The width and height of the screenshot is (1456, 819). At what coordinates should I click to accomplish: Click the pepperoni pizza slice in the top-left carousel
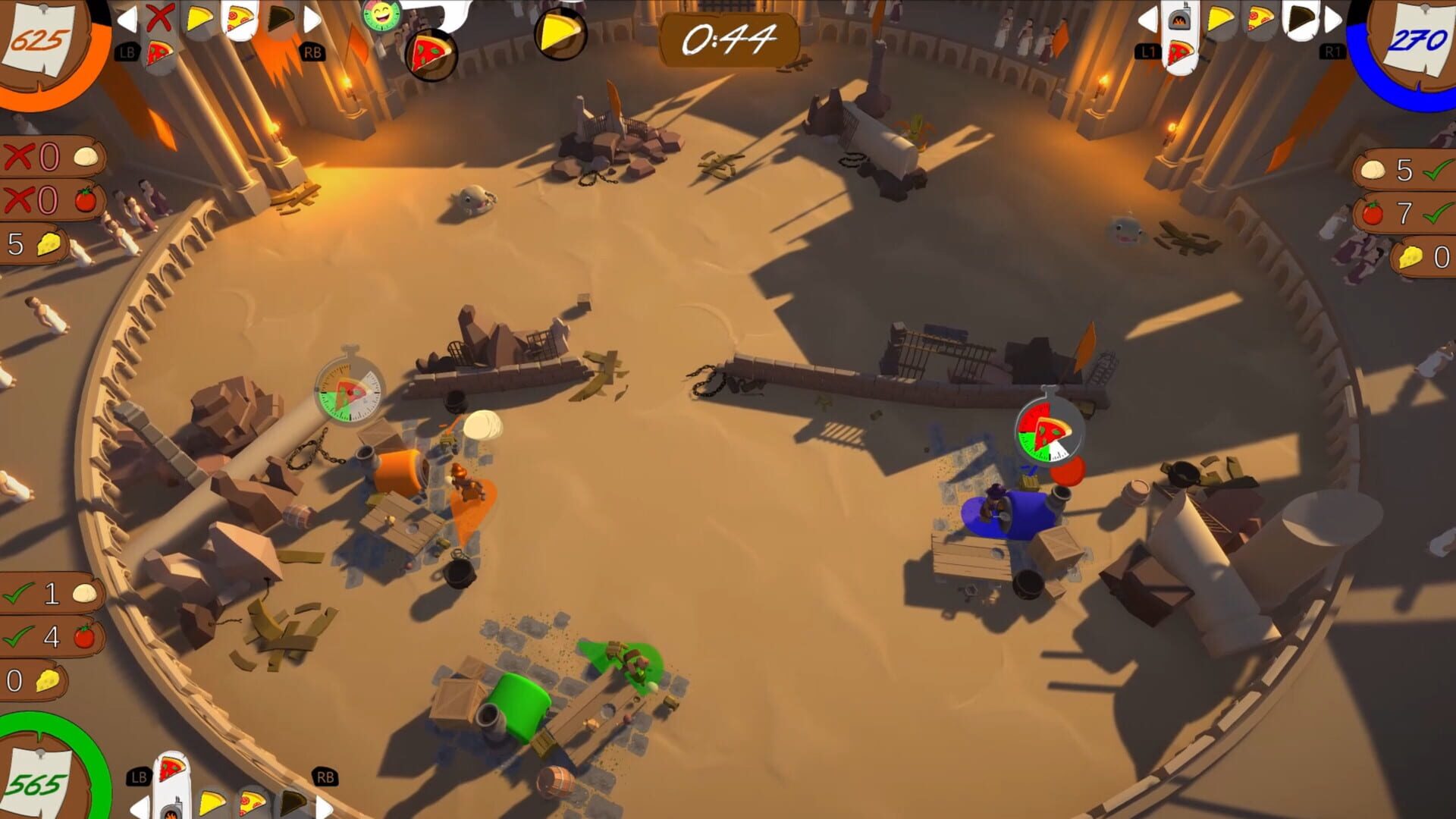(238, 17)
